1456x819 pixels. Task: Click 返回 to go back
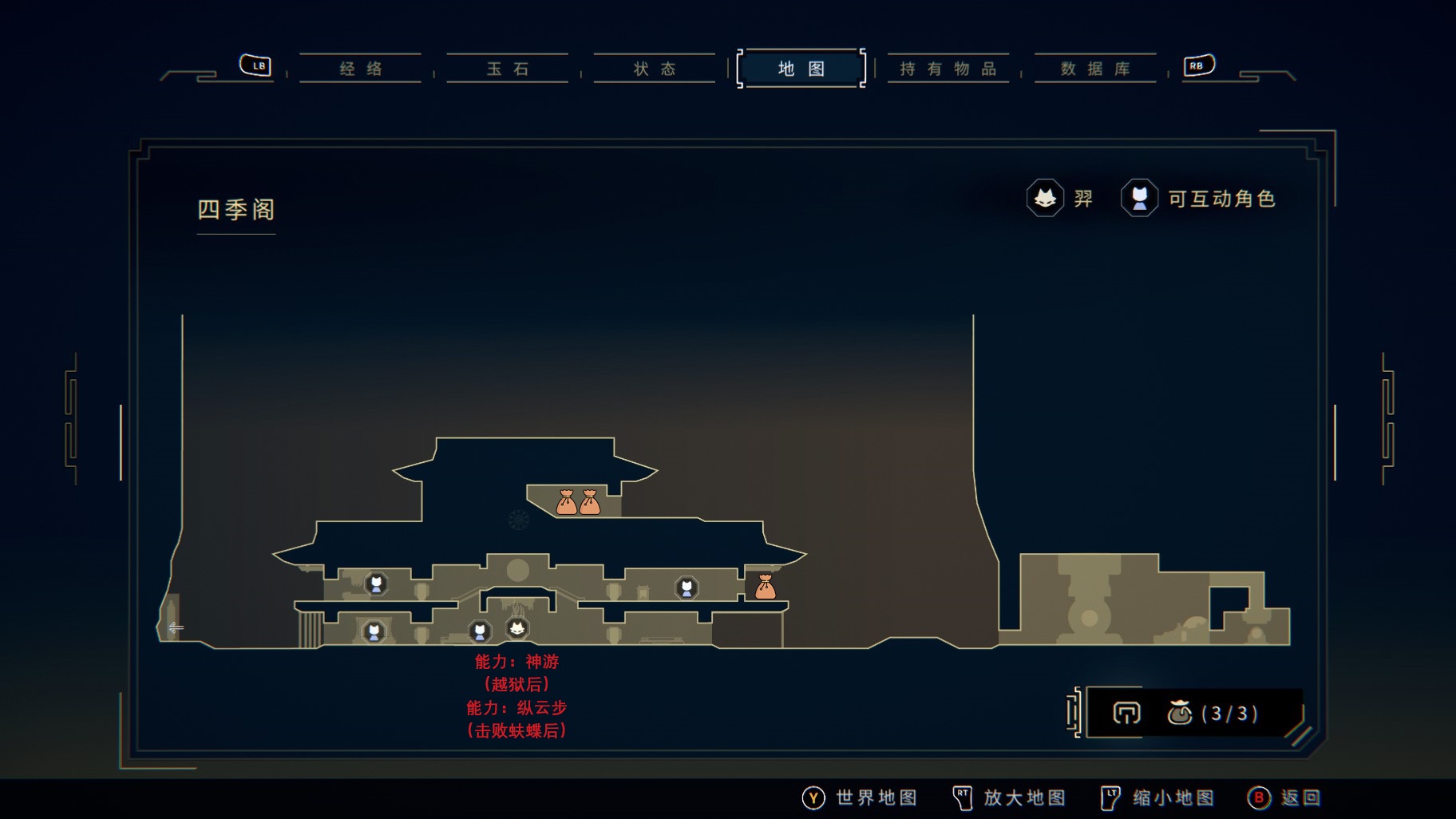coord(1285,797)
